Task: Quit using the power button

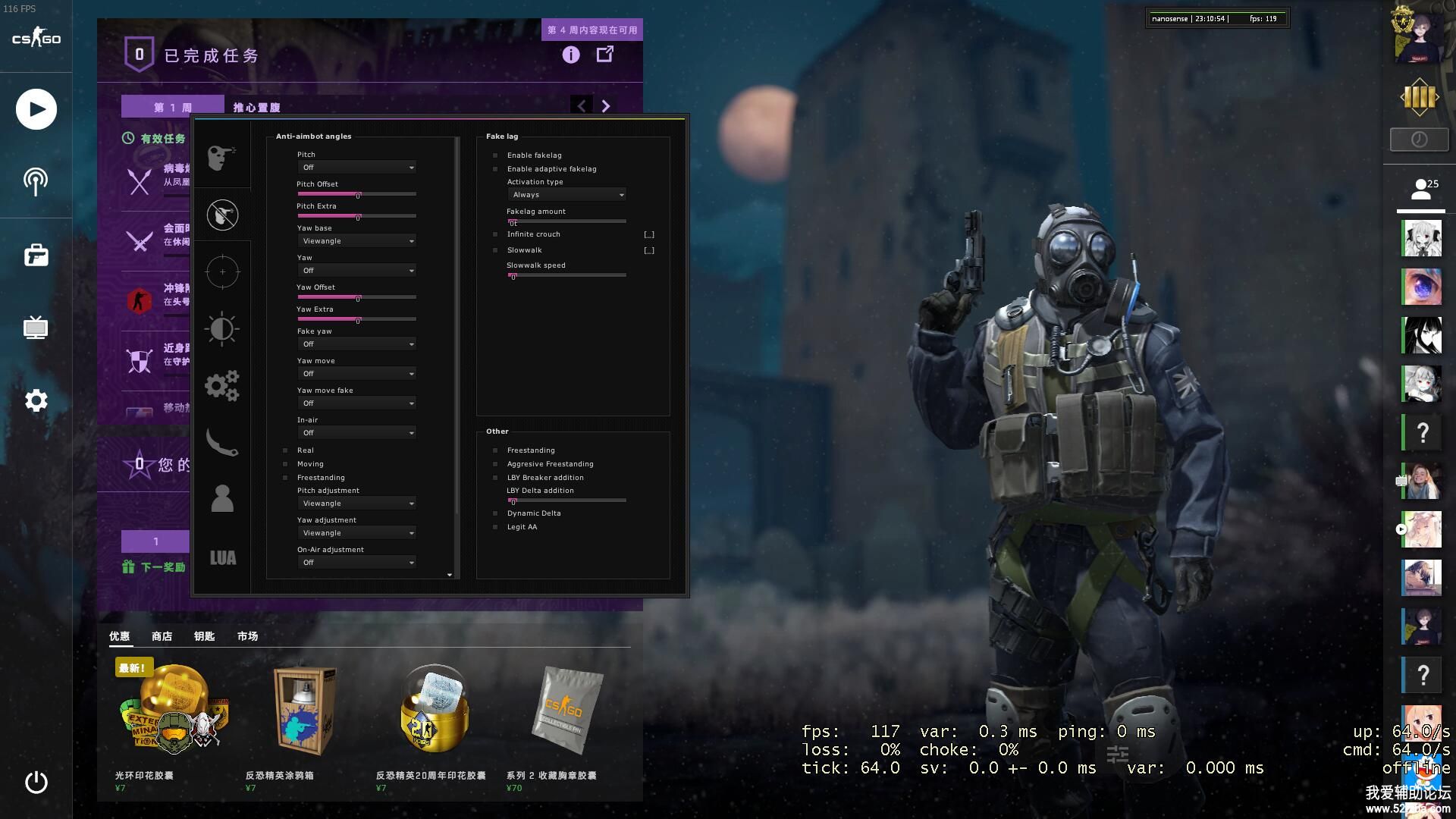Action: pyautogui.click(x=36, y=782)
